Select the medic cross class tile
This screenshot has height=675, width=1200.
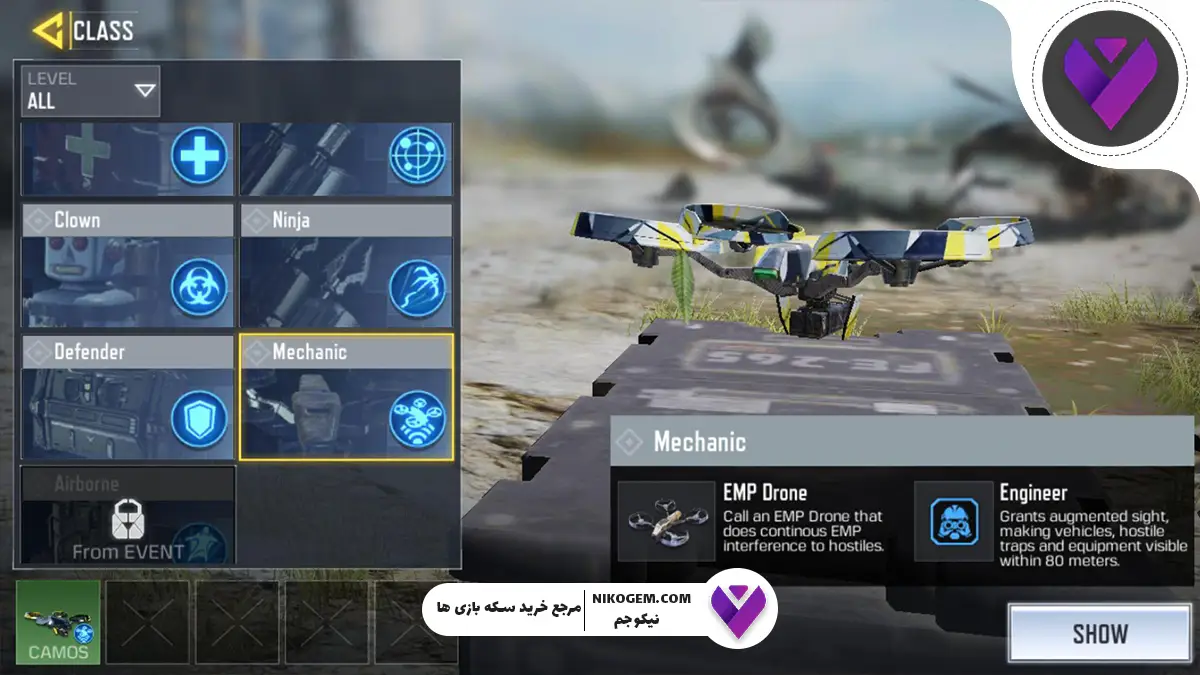click(128, 158)
